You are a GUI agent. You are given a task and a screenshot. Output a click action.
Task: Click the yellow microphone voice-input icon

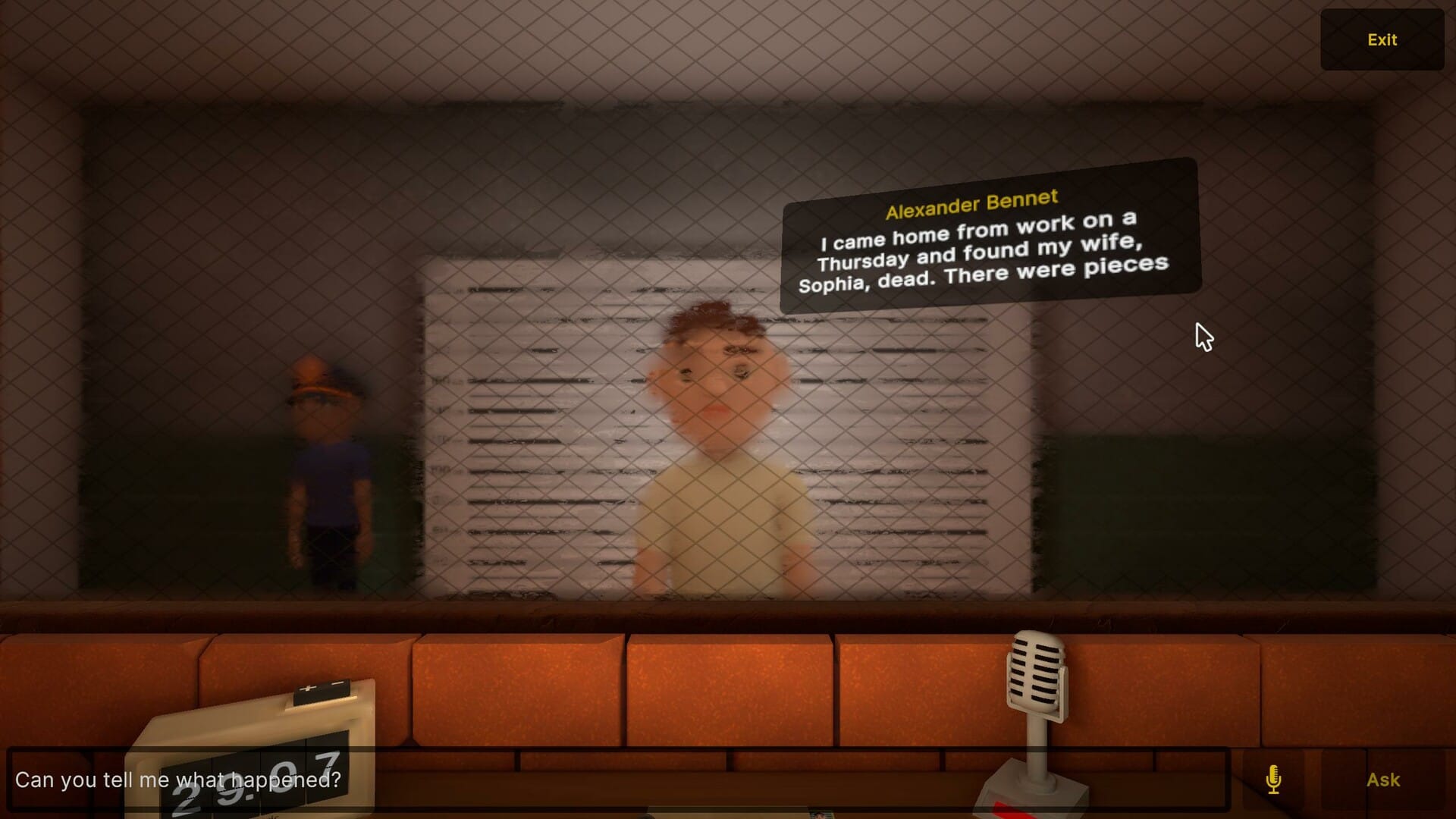(x=1272, y=779)
